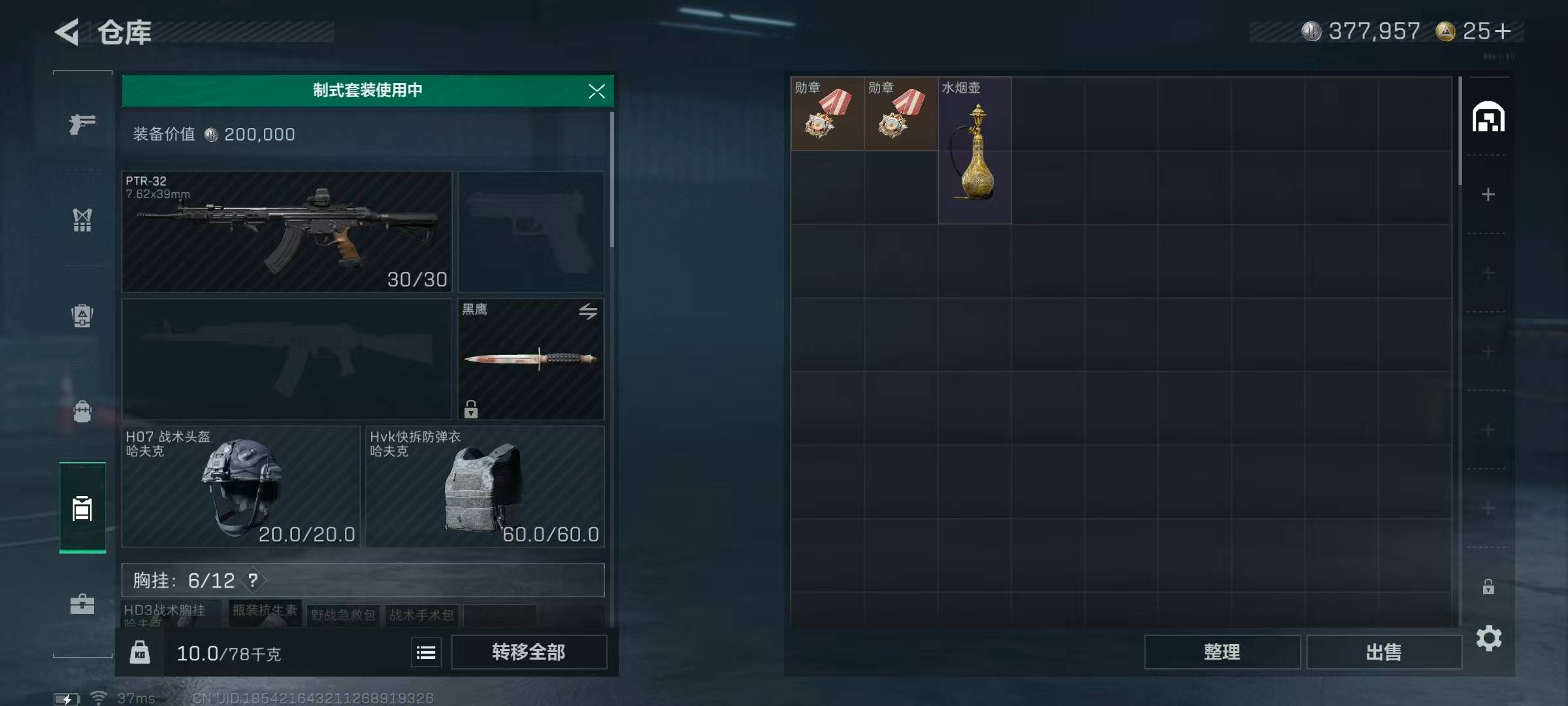Choose the H07 战术头盔 helmet slot
This screenshot has width=1568, height=706.
240,486
